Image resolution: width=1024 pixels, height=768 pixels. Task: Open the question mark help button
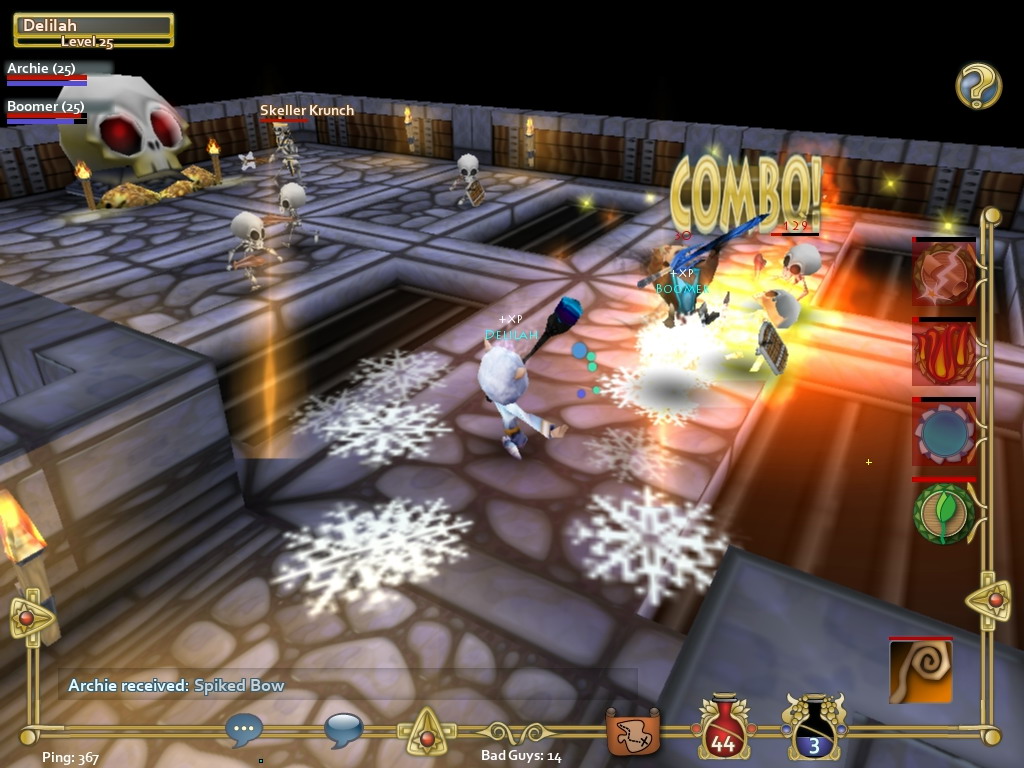pos(978,85)
